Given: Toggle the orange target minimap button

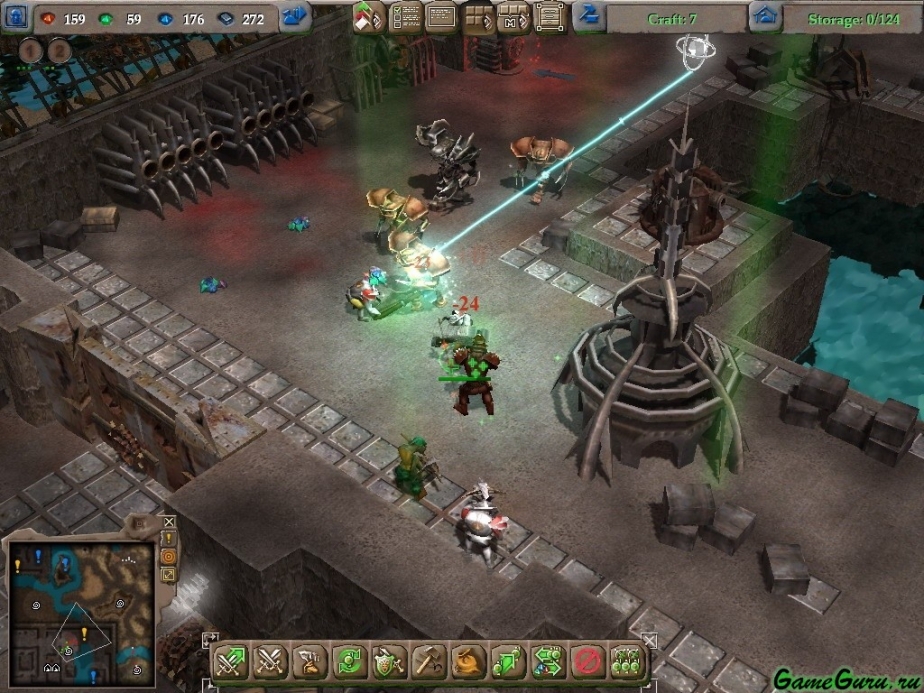Looking at the screenshot, I should coord(168,556).
